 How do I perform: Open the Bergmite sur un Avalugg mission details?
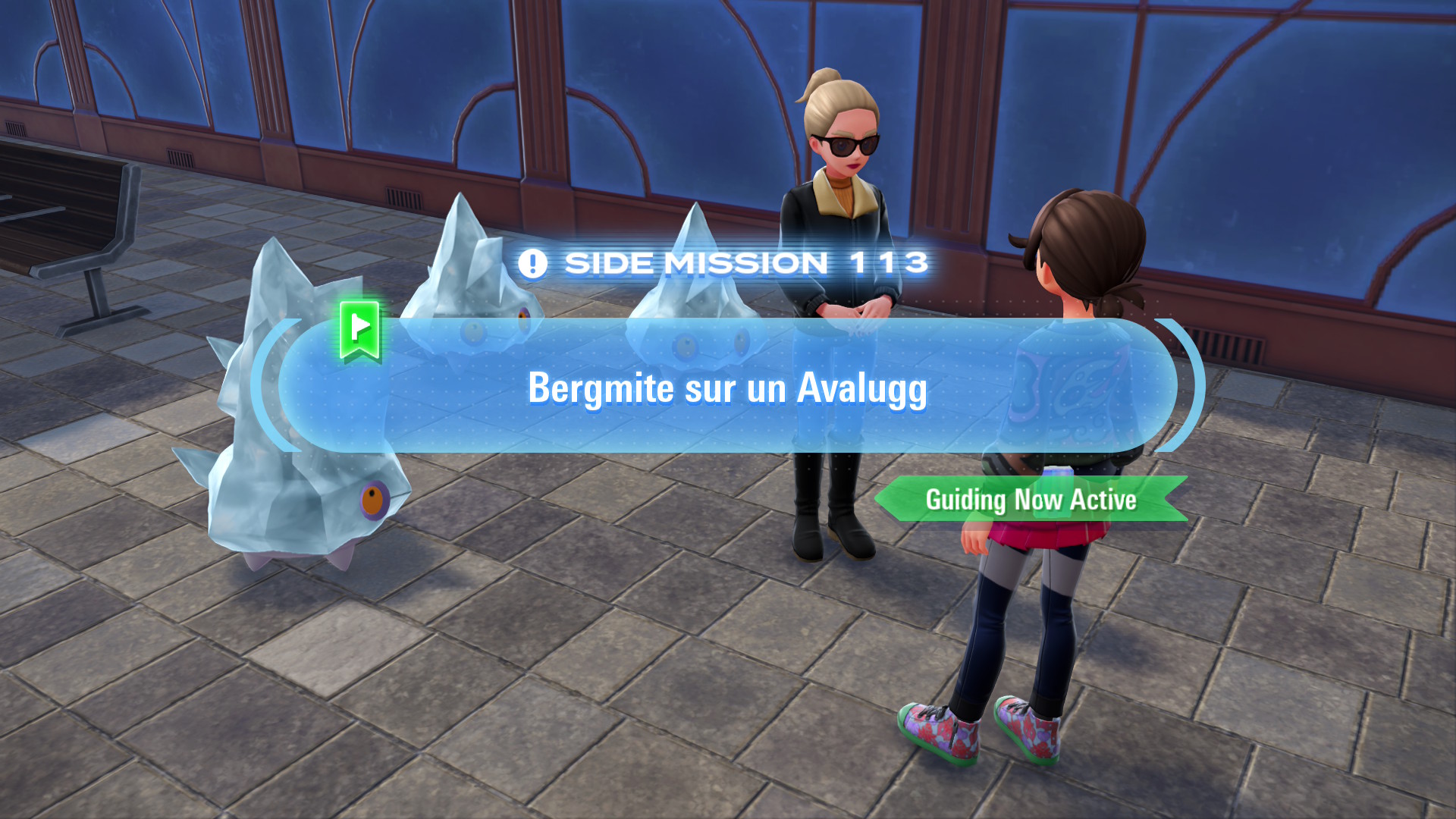(x=728, y=391)
